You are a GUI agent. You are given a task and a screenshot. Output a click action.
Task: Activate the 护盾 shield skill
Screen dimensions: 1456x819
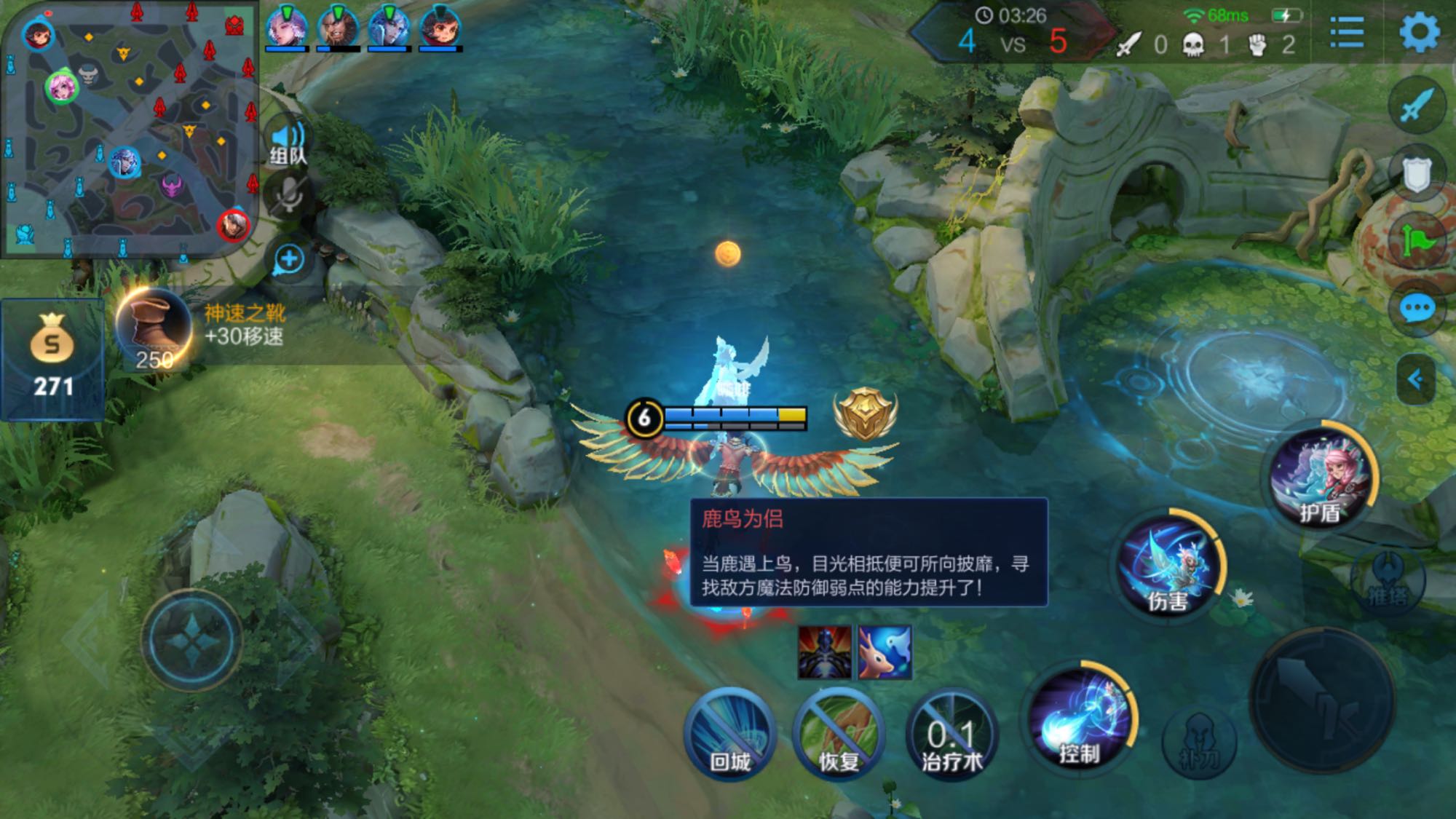tap(1321, 475)
